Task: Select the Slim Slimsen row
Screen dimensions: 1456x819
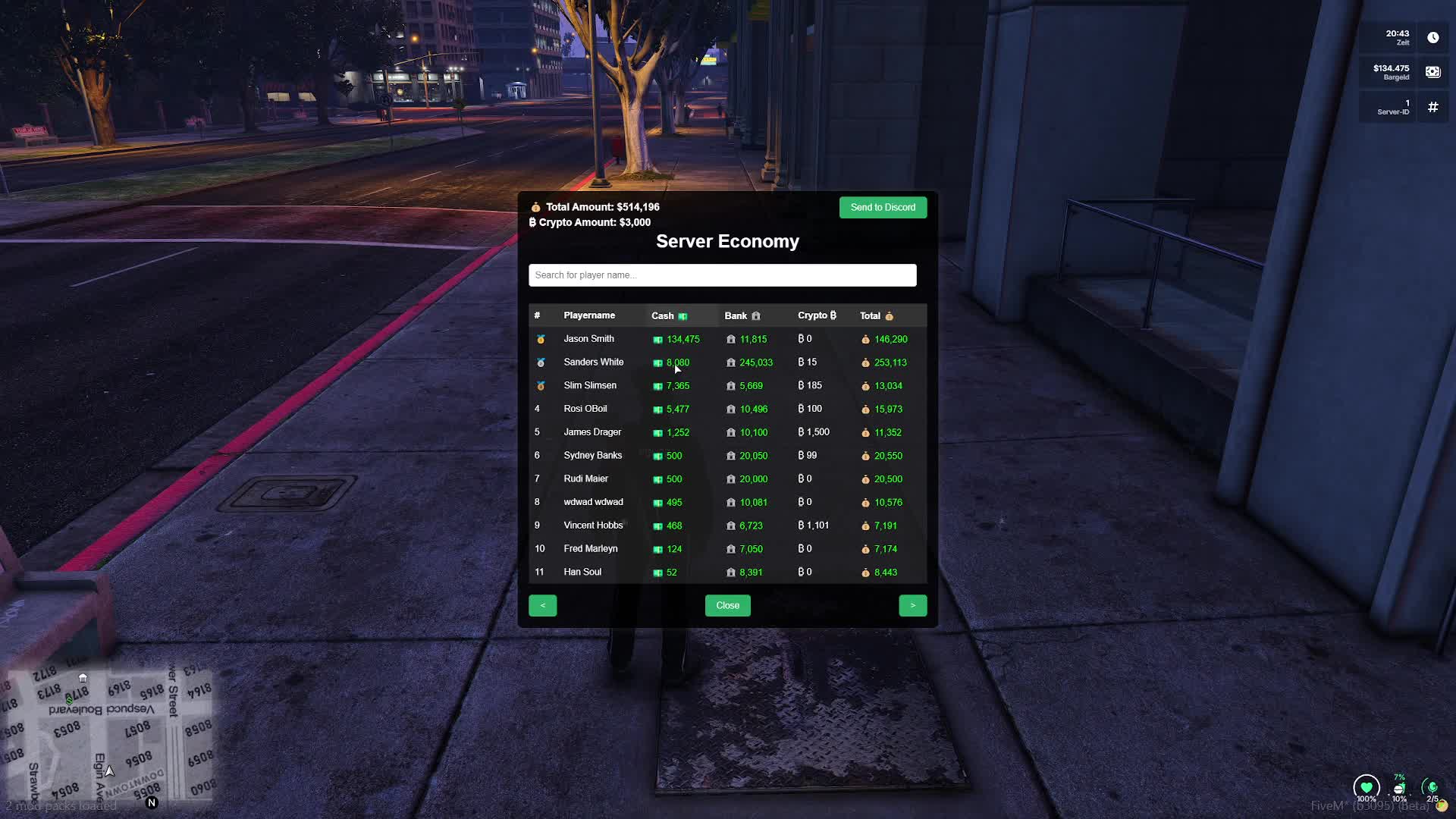Action: pos(590,385)
